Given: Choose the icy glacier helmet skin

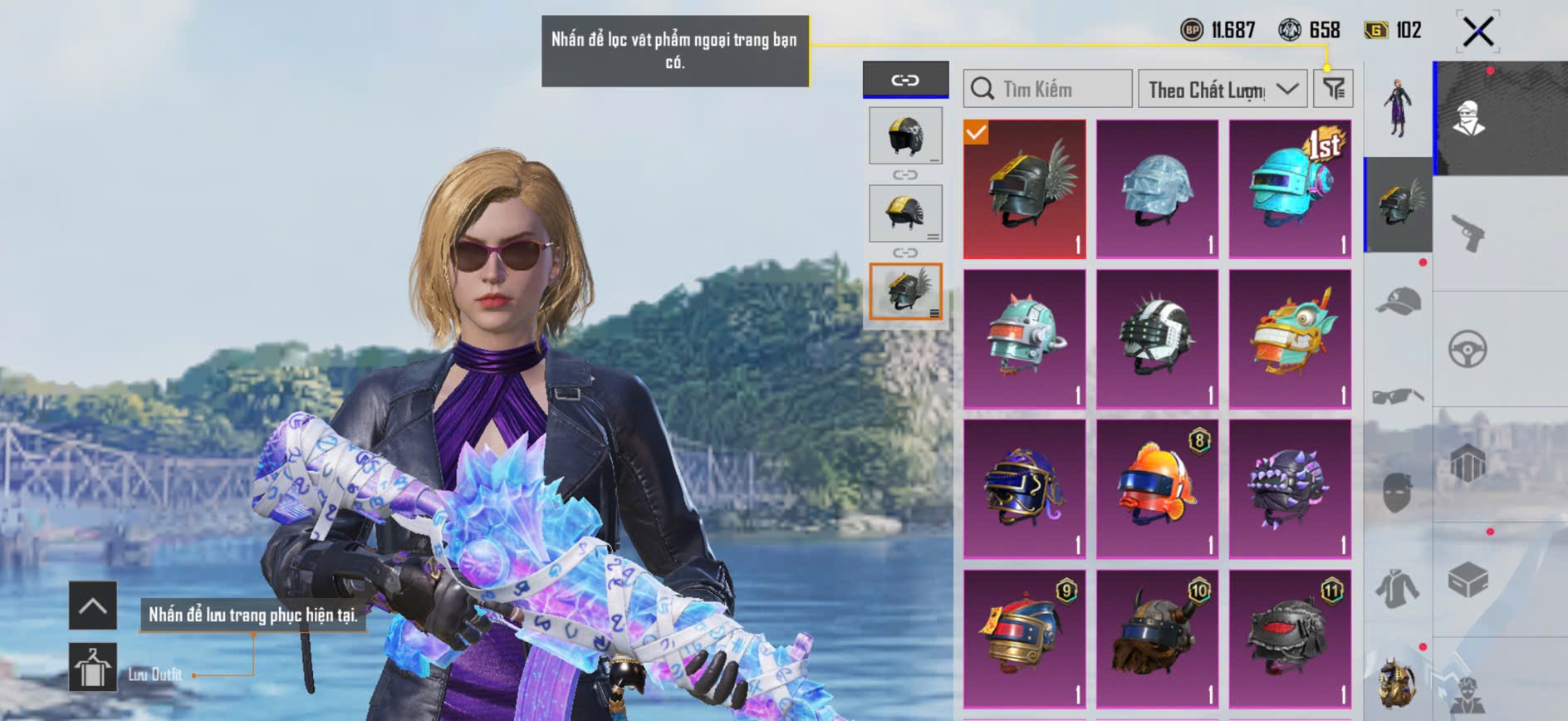Looking at the screenshot, I should pos(1157,189).
